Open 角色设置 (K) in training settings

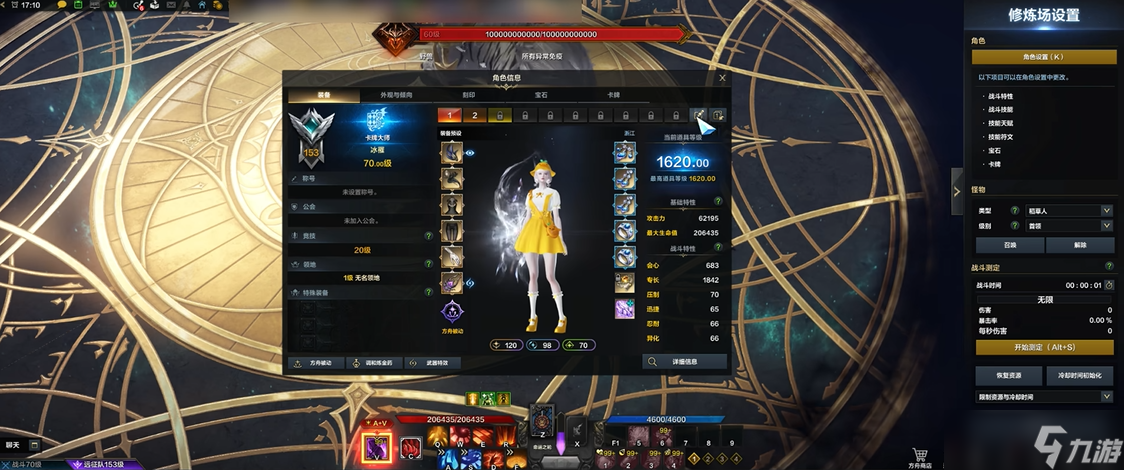click(x=1043, y=57)
